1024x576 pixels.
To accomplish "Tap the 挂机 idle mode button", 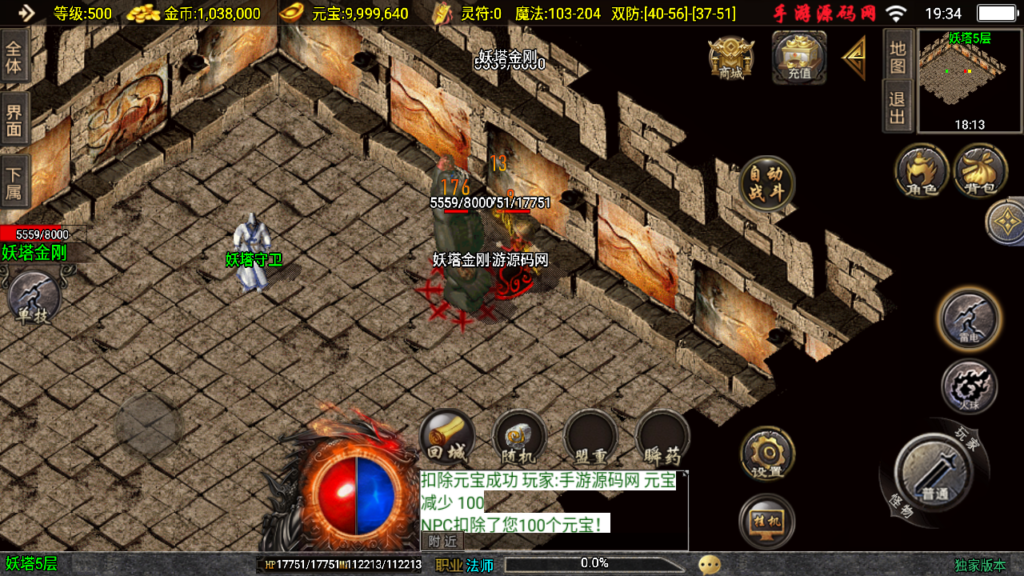I will 767,520.
